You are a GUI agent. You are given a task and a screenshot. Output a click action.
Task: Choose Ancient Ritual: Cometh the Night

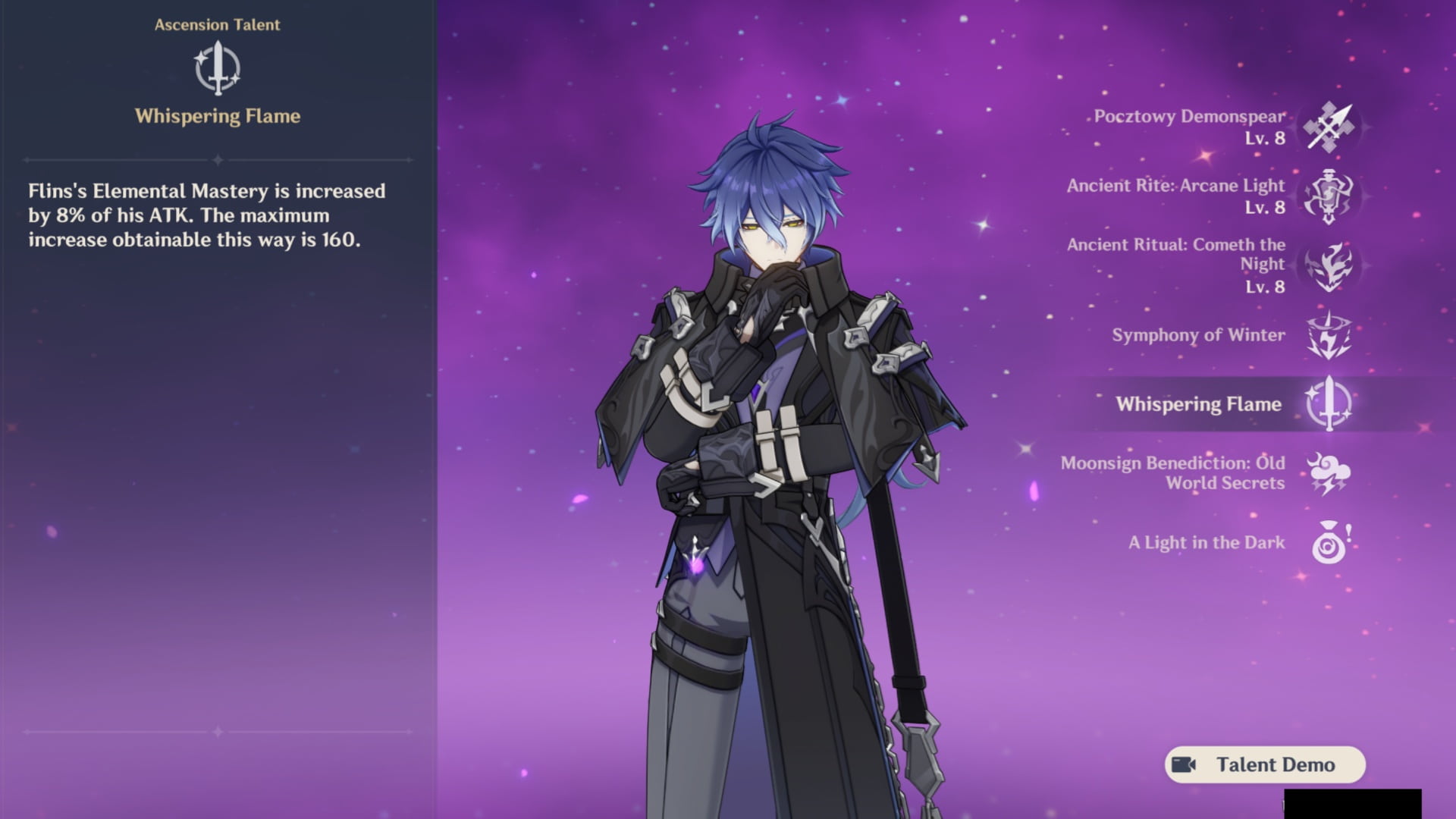[x=1329, y=265]
